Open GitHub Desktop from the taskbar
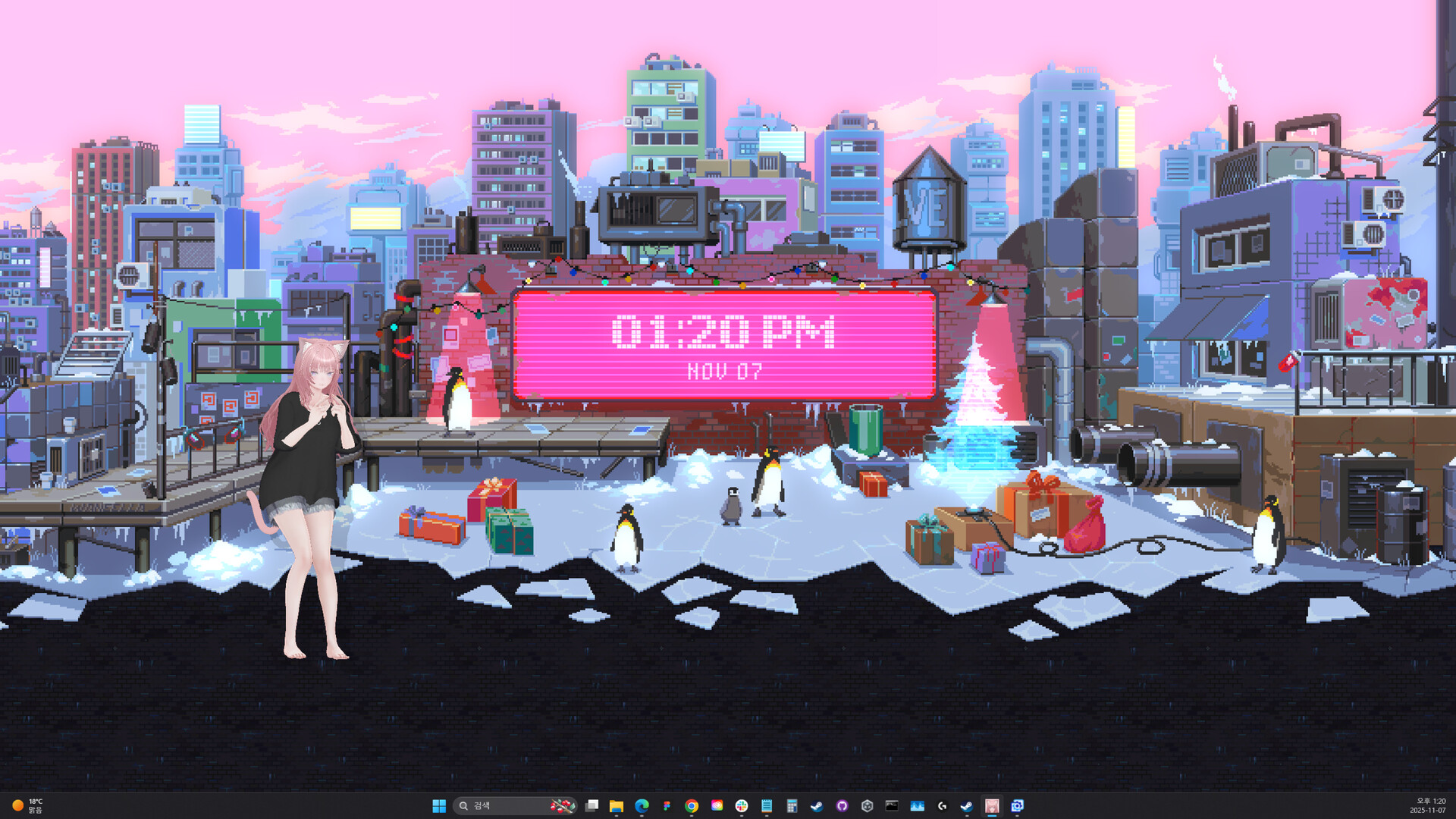This screenshot has width=1456, height=819. [x=842, y=806]
